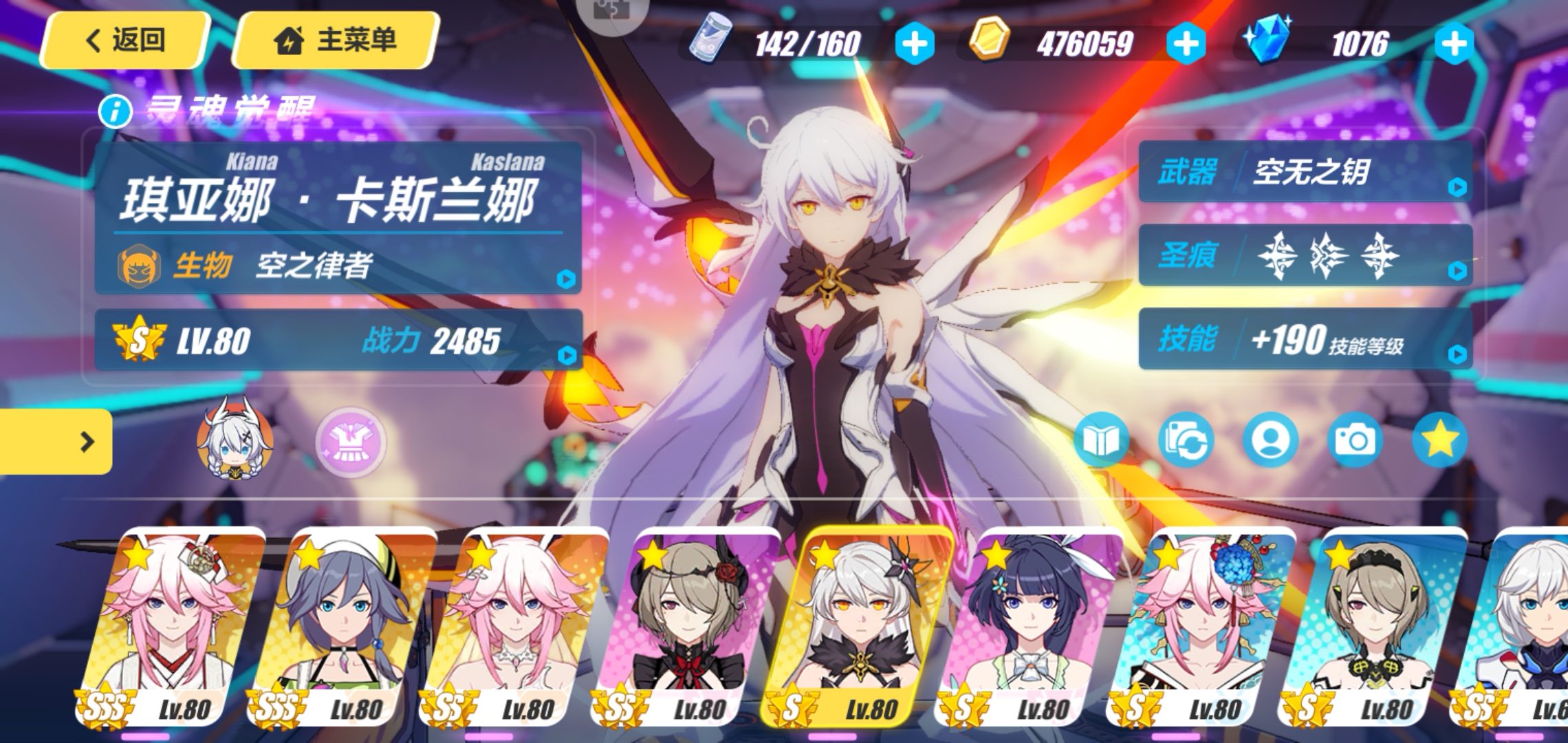The height and width of the screenshot is (743, 1568).
Task: Open the 空之律者 battlesuit details
Action: click(338, 266)
